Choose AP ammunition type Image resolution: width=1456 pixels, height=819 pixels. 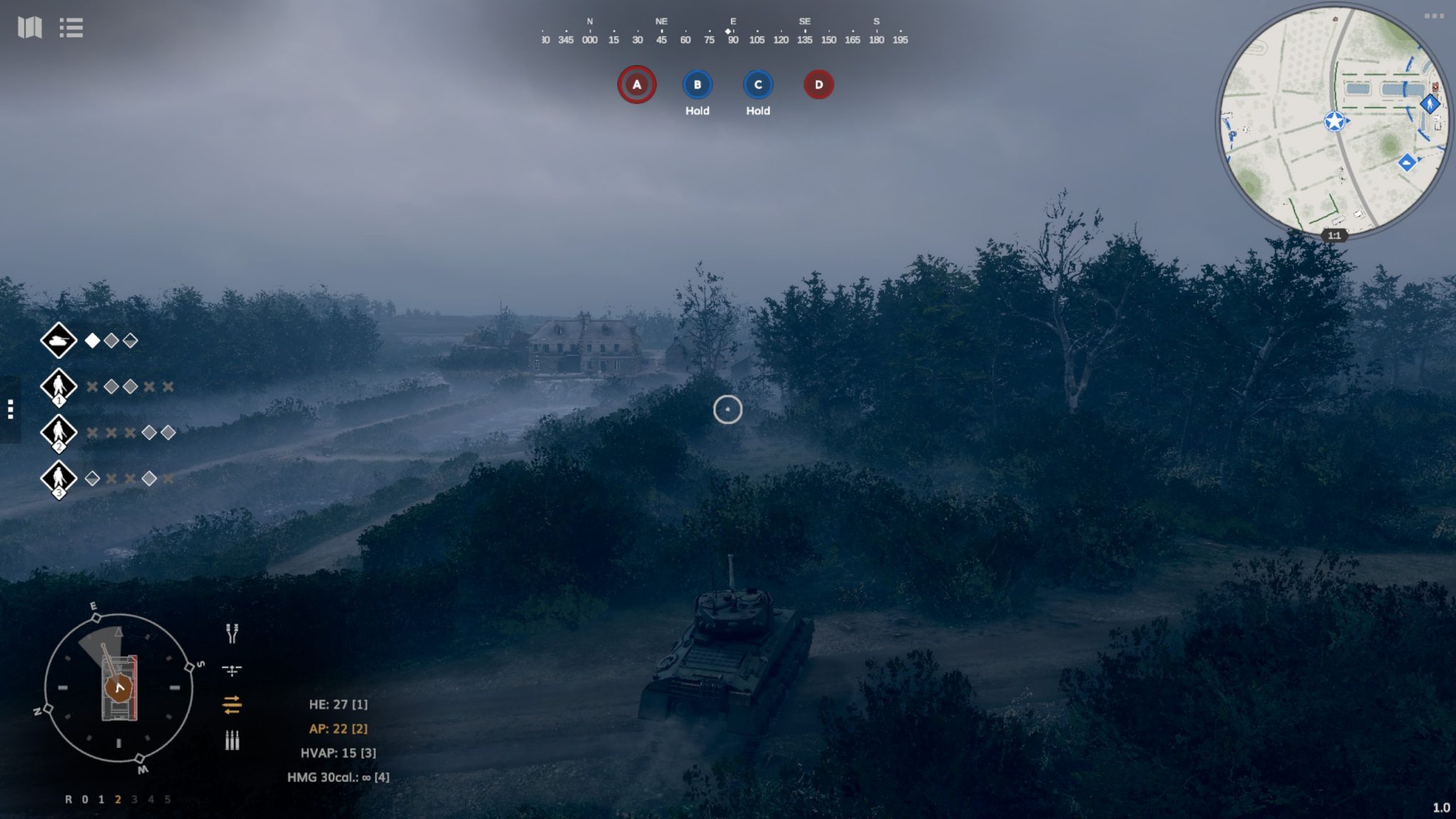click(338, 729)
